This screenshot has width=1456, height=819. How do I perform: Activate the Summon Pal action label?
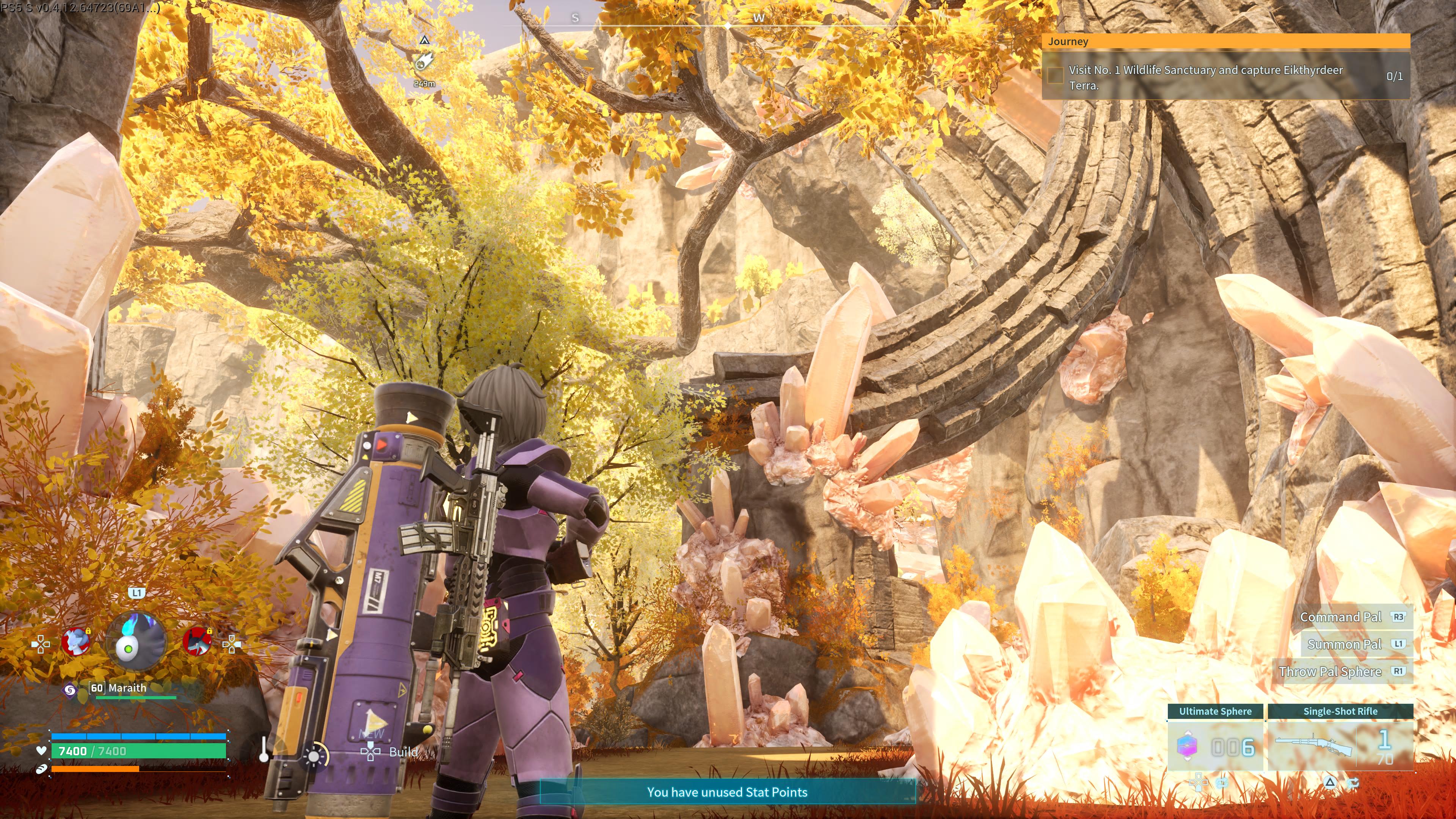tap(1344, 644)
